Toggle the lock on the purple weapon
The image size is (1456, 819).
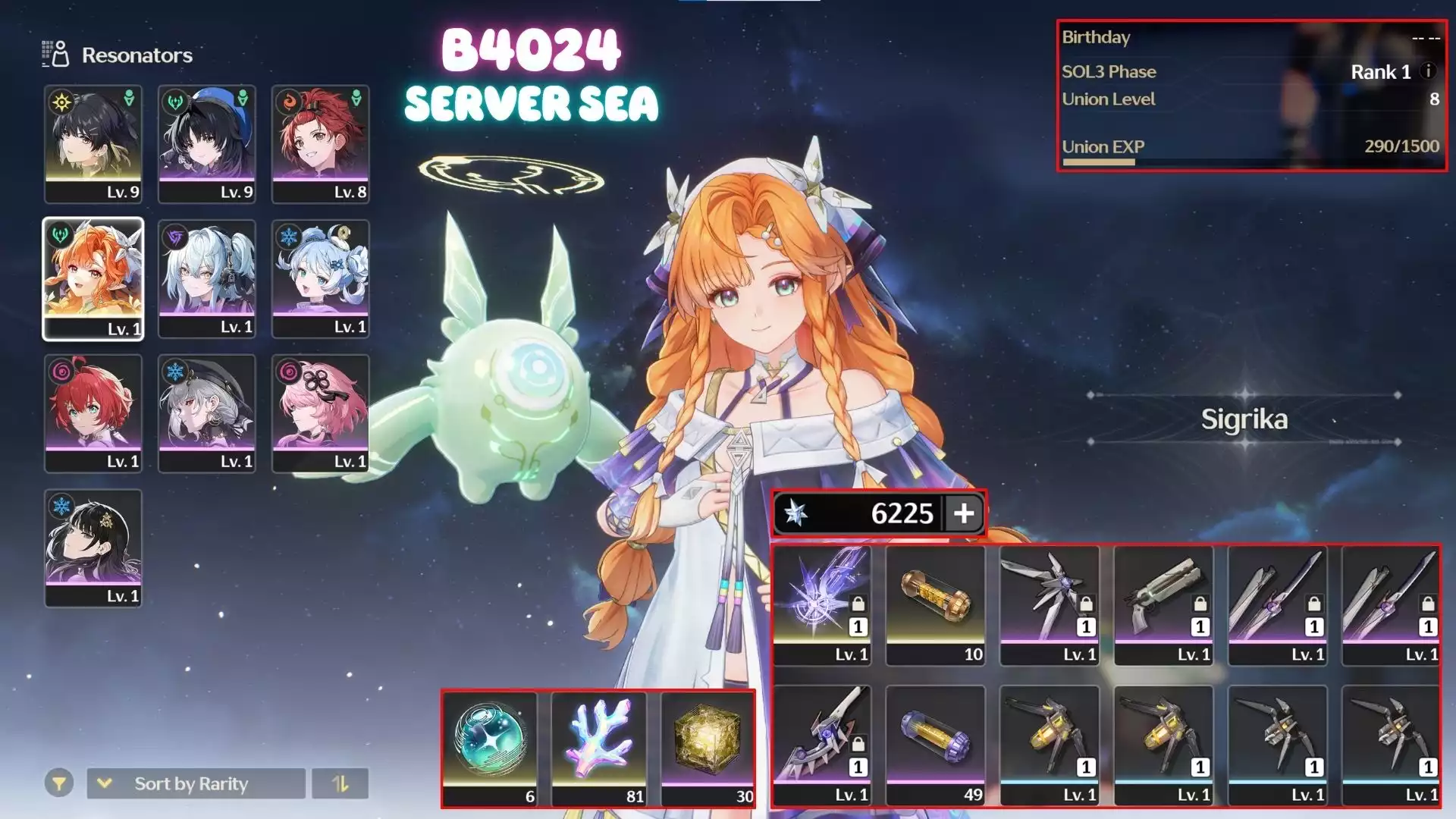[x=858, y=604]
